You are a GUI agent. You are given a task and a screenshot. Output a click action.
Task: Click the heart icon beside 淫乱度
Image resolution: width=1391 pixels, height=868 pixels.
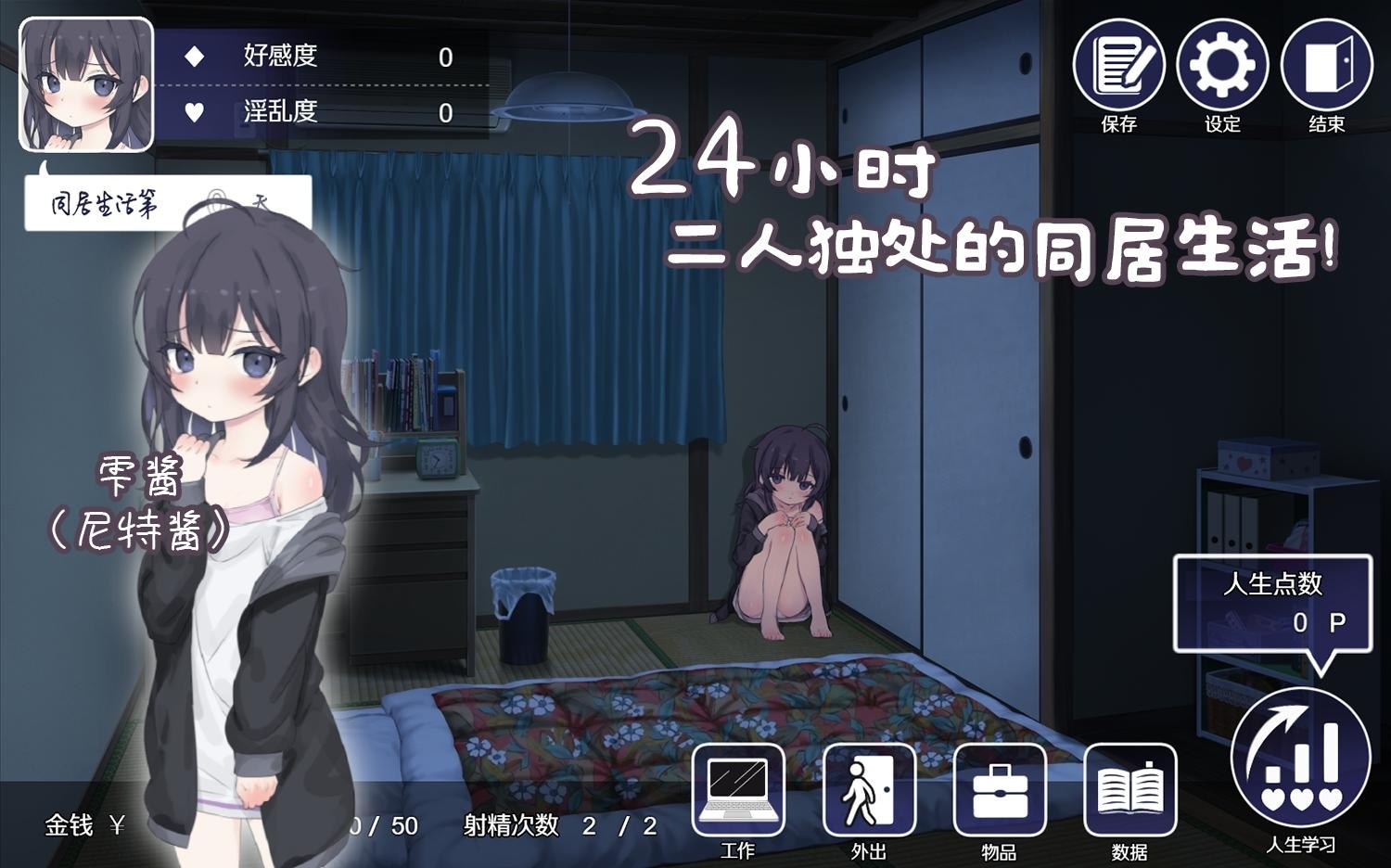pos(195,113)
